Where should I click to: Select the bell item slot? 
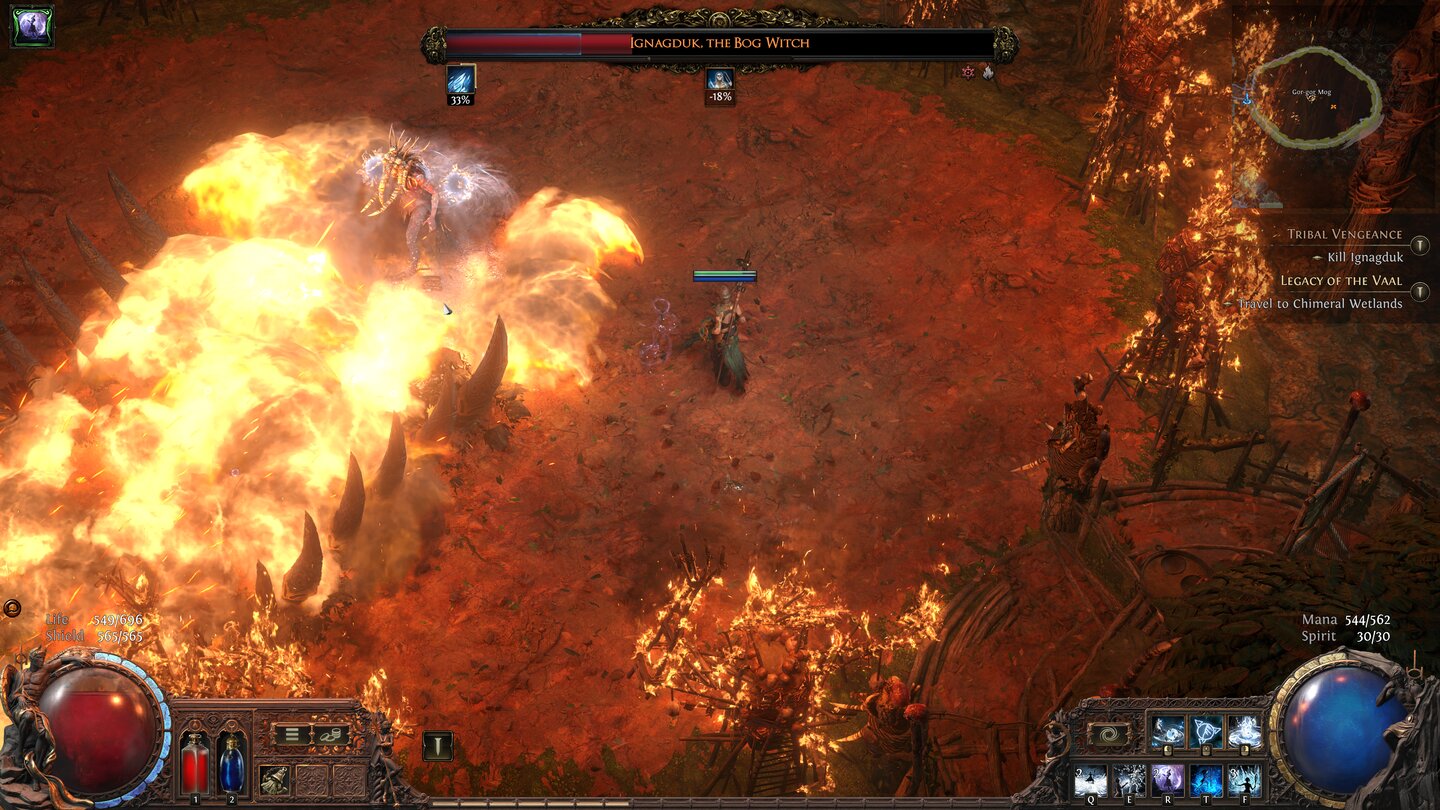(274, 779)
